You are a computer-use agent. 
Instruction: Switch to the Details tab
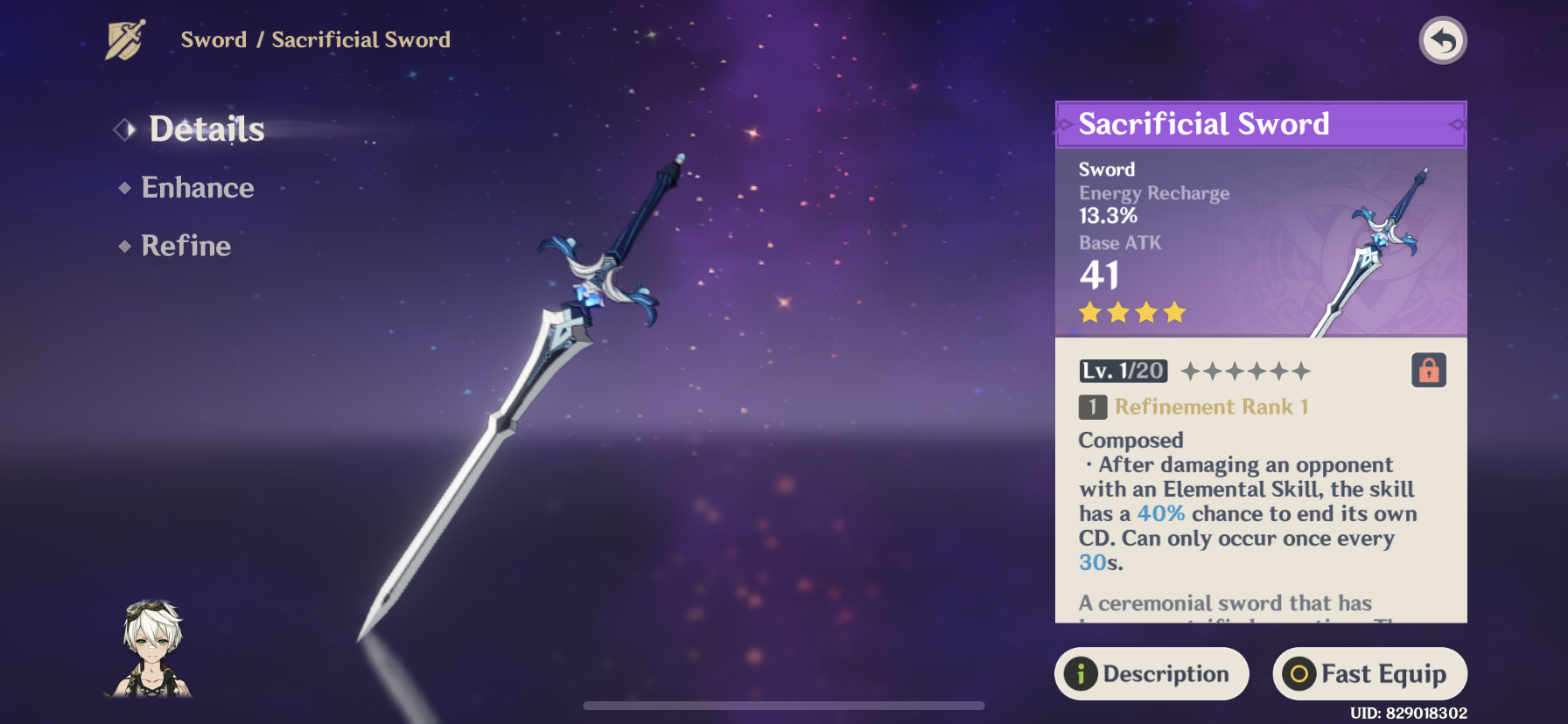[206, 129]
